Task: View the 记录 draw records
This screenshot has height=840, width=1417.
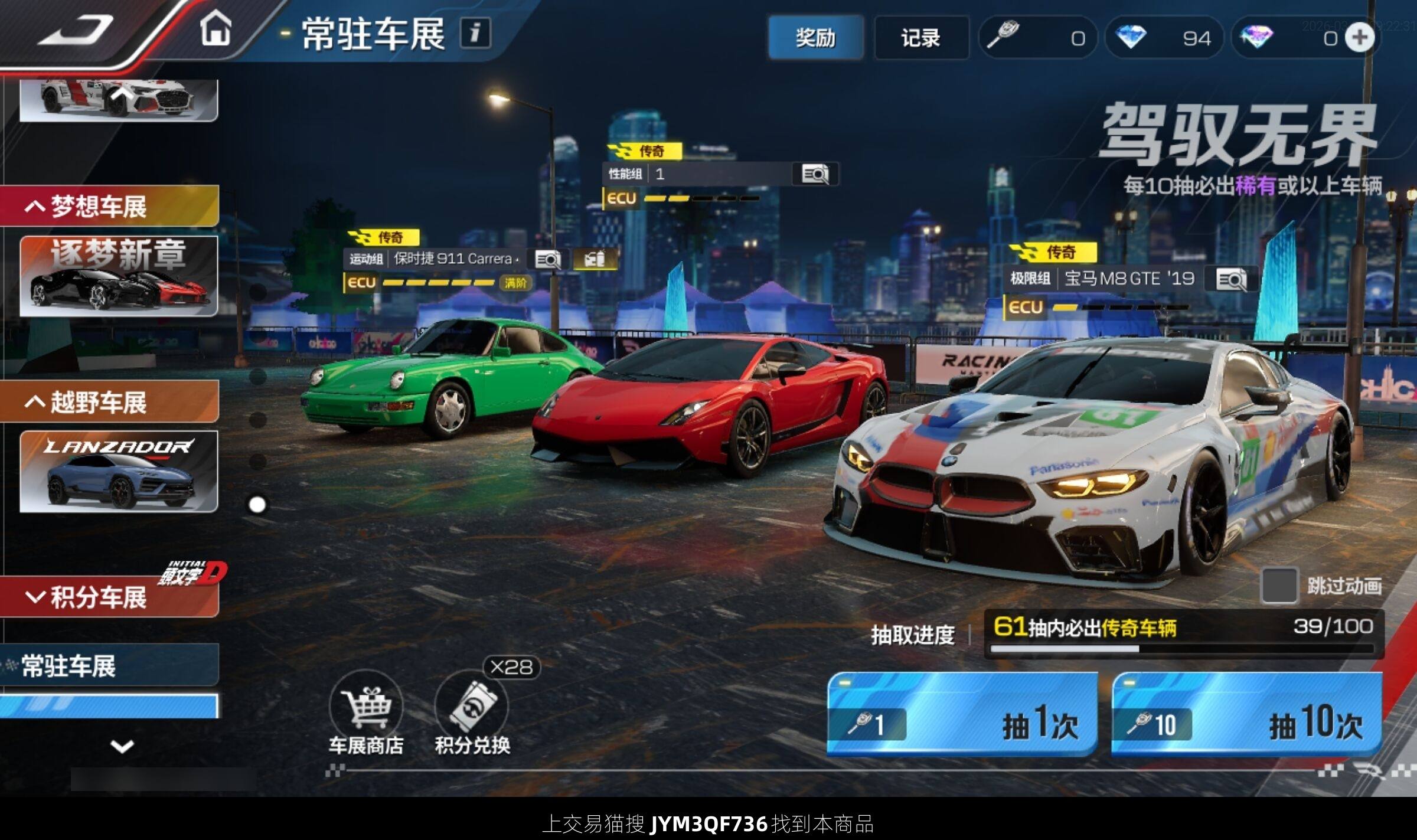Action: click(920, 38)
